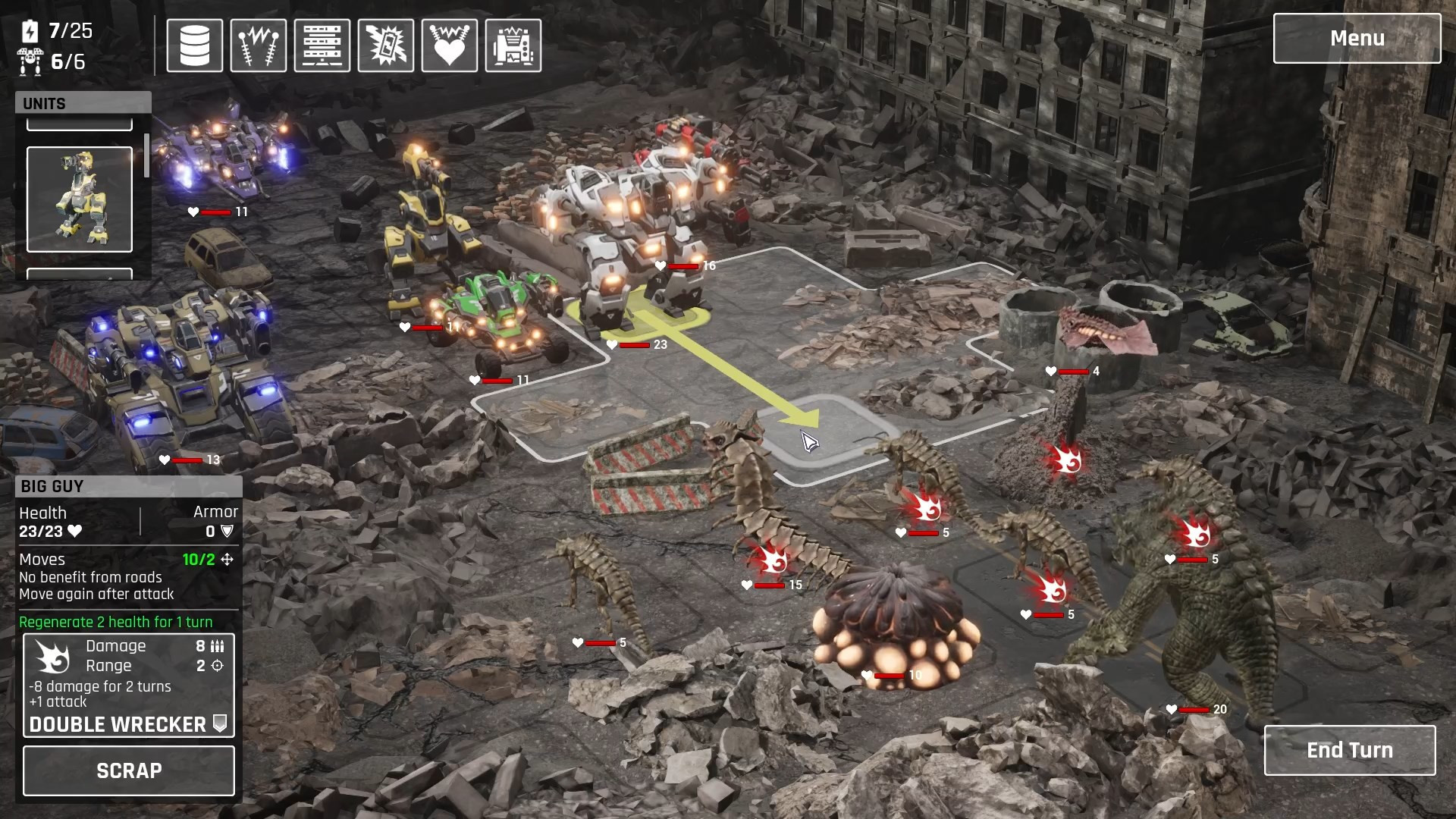Click the UNITS panel header tab
1456x819 pixels.
point(44,103)
